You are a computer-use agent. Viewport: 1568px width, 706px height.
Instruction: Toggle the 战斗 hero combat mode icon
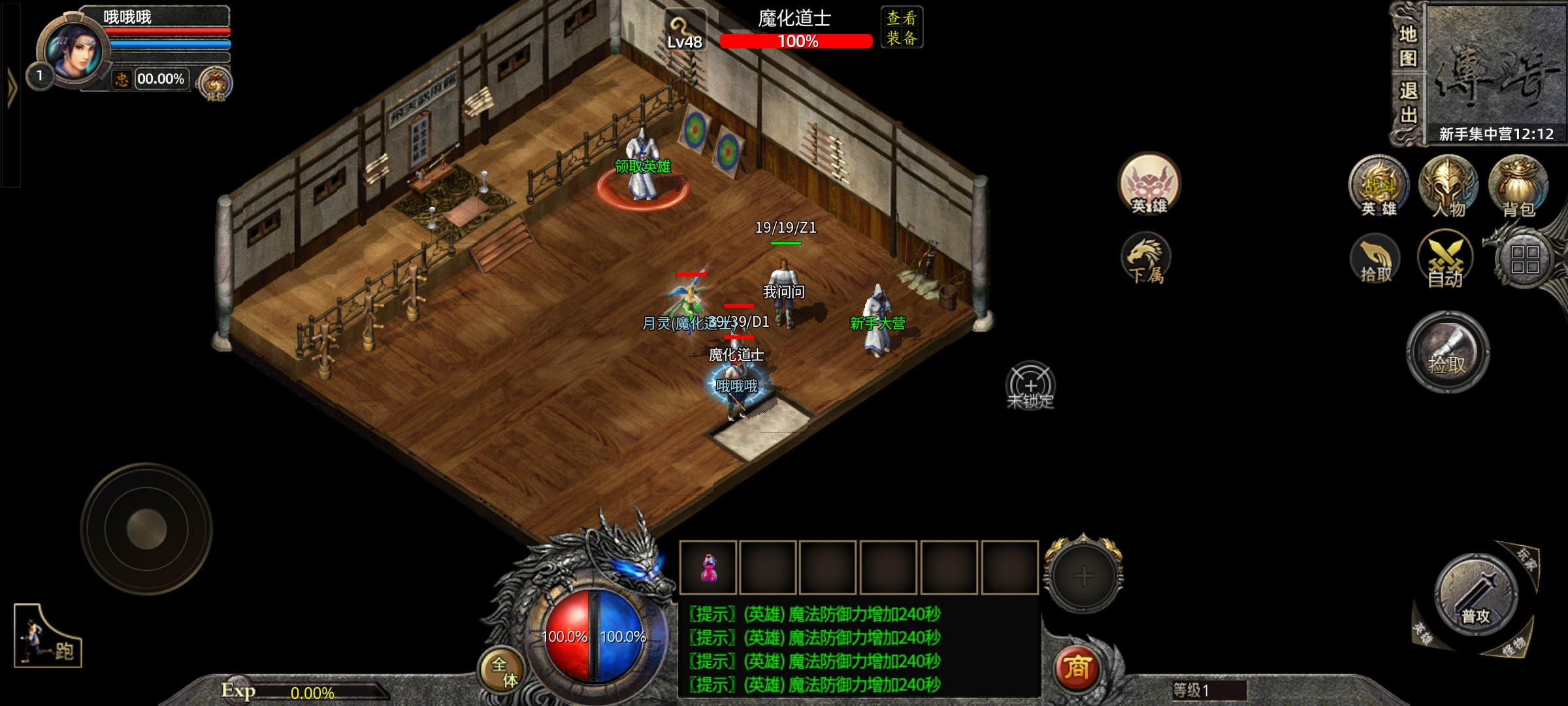[x=1379, y=186]
